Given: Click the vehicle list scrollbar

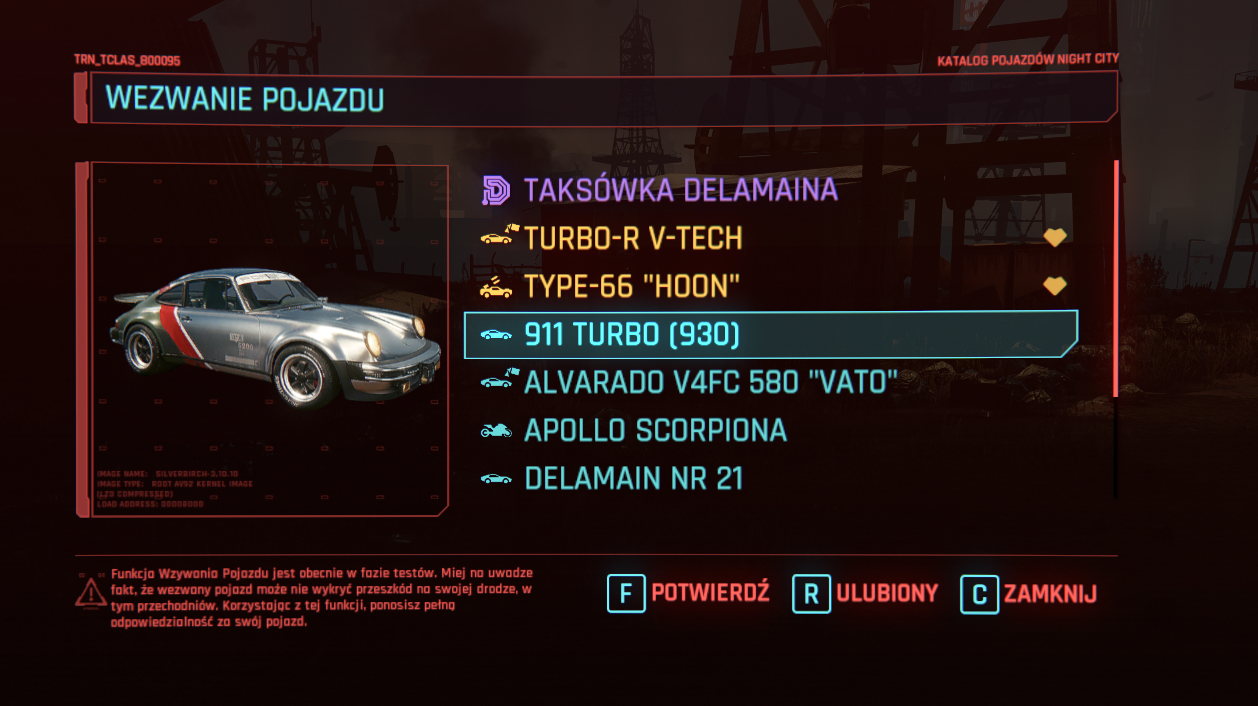Looking at the screenshot, I should (1116, 280).
